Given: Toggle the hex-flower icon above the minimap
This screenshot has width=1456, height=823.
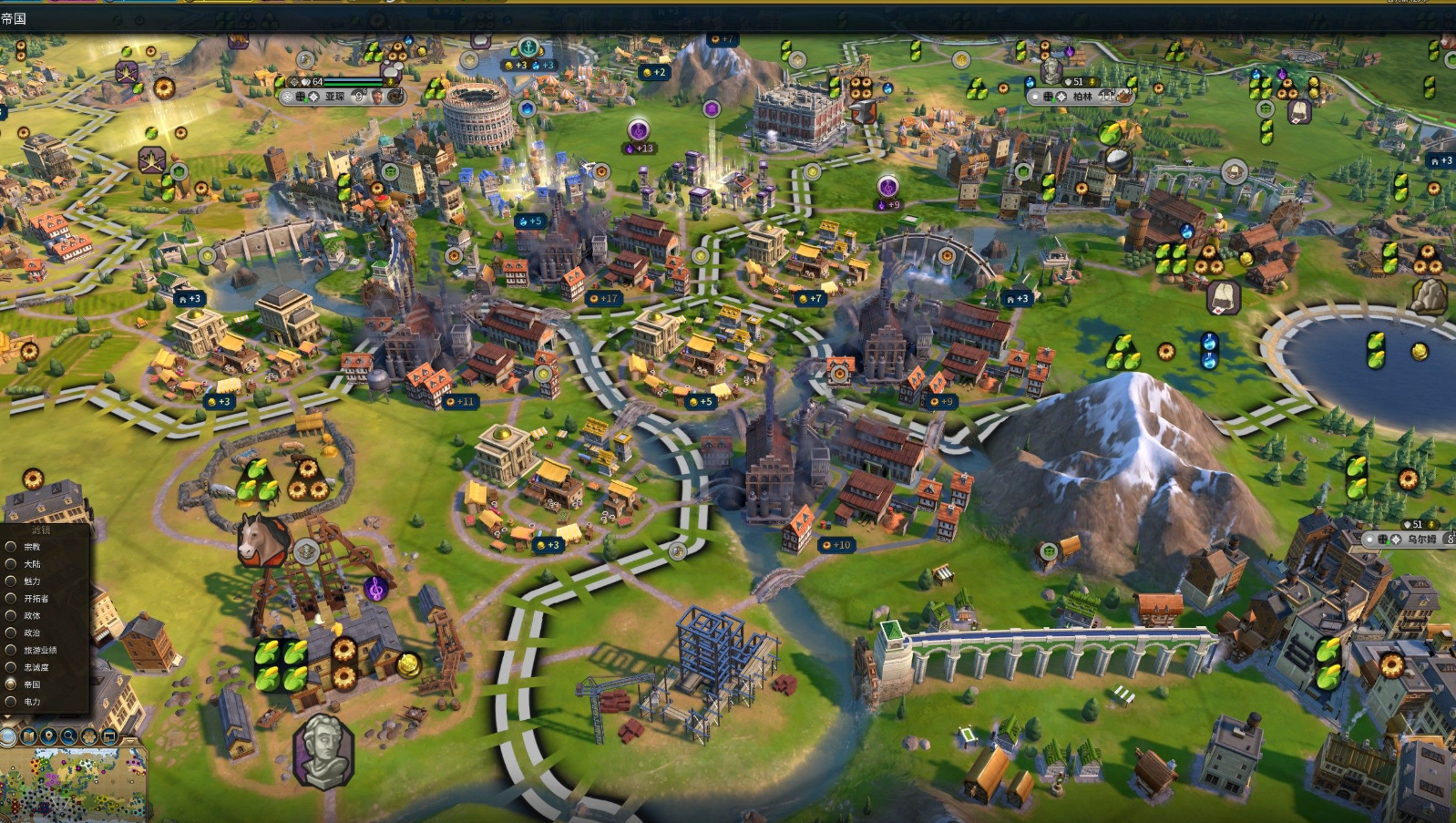Looking at the screenshot, I should click(x=89, y=736).
